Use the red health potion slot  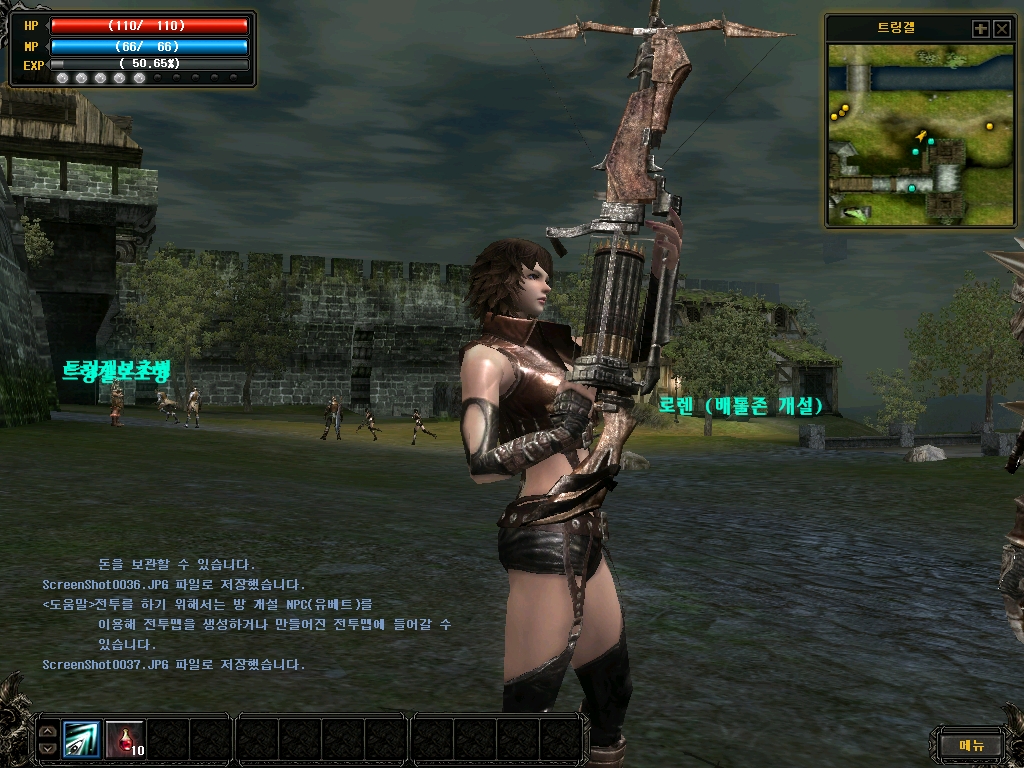click(x=125, y=739)
